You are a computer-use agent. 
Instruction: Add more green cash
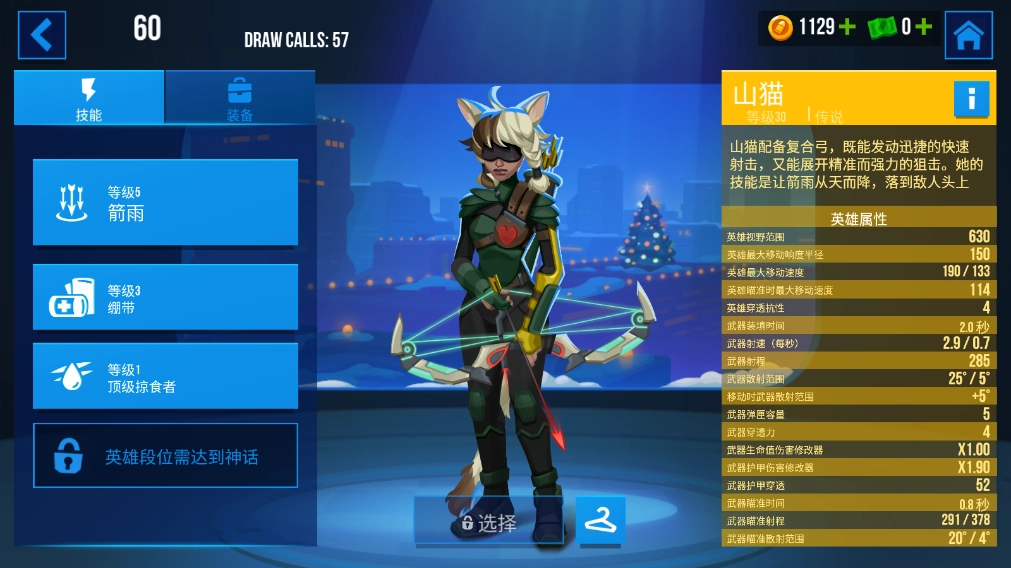pos(922,28)
